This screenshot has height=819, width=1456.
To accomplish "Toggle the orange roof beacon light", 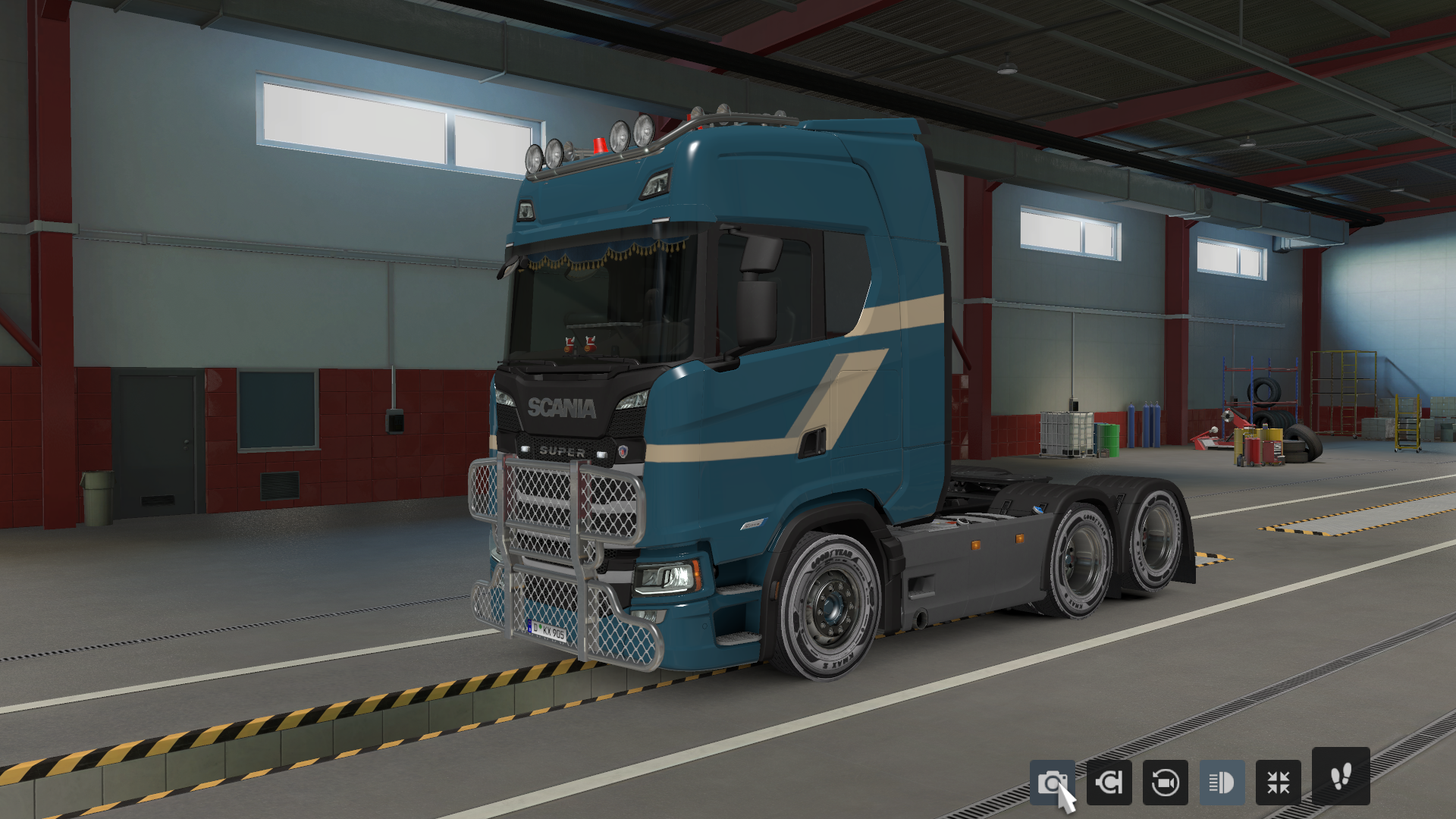I will 601,146.
